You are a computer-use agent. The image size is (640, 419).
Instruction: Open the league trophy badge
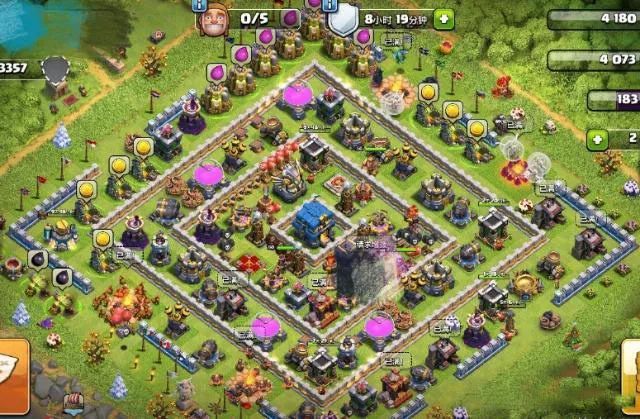click(x=54, y=68)
